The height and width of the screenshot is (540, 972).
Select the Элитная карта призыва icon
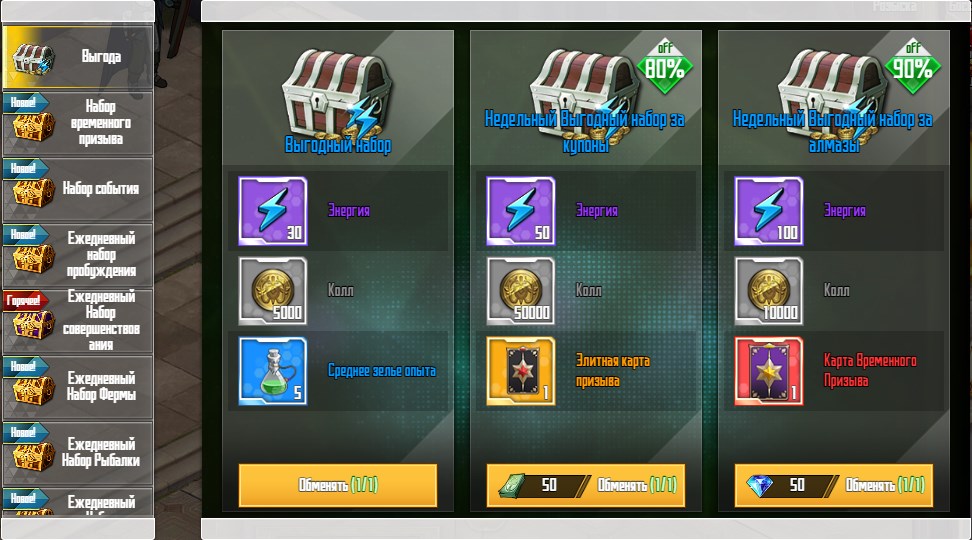[x=520, y=371]
